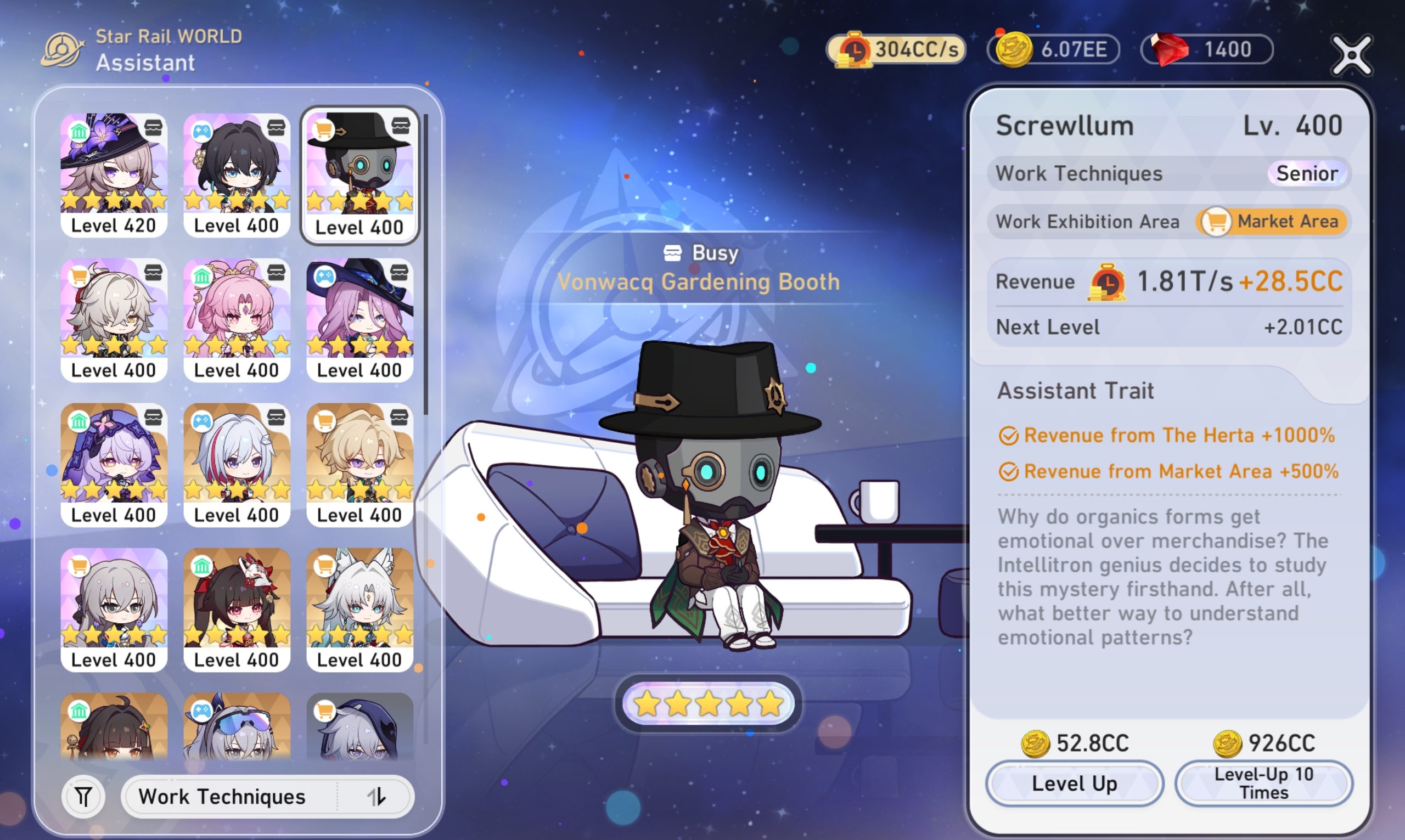Click the checkmark beside Revenue from The Herta +1000%

[x=1010, y=435]
